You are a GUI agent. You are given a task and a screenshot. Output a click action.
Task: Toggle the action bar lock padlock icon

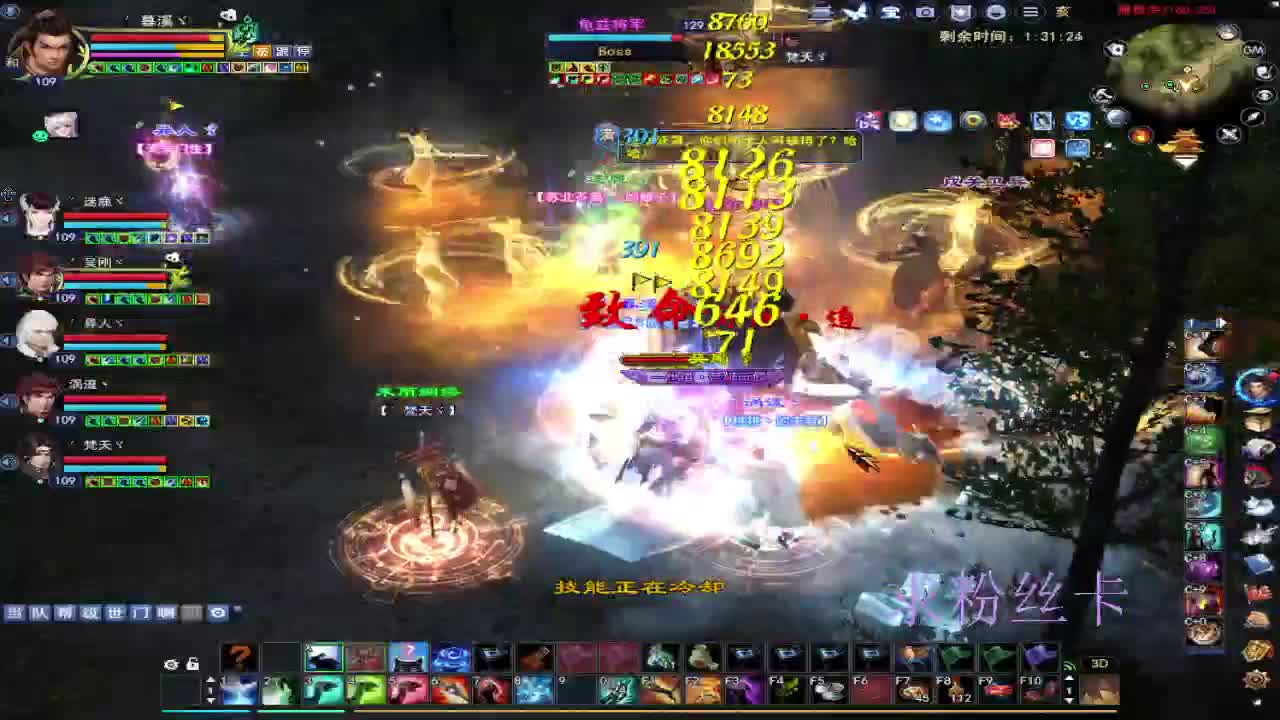pos(193,664)
